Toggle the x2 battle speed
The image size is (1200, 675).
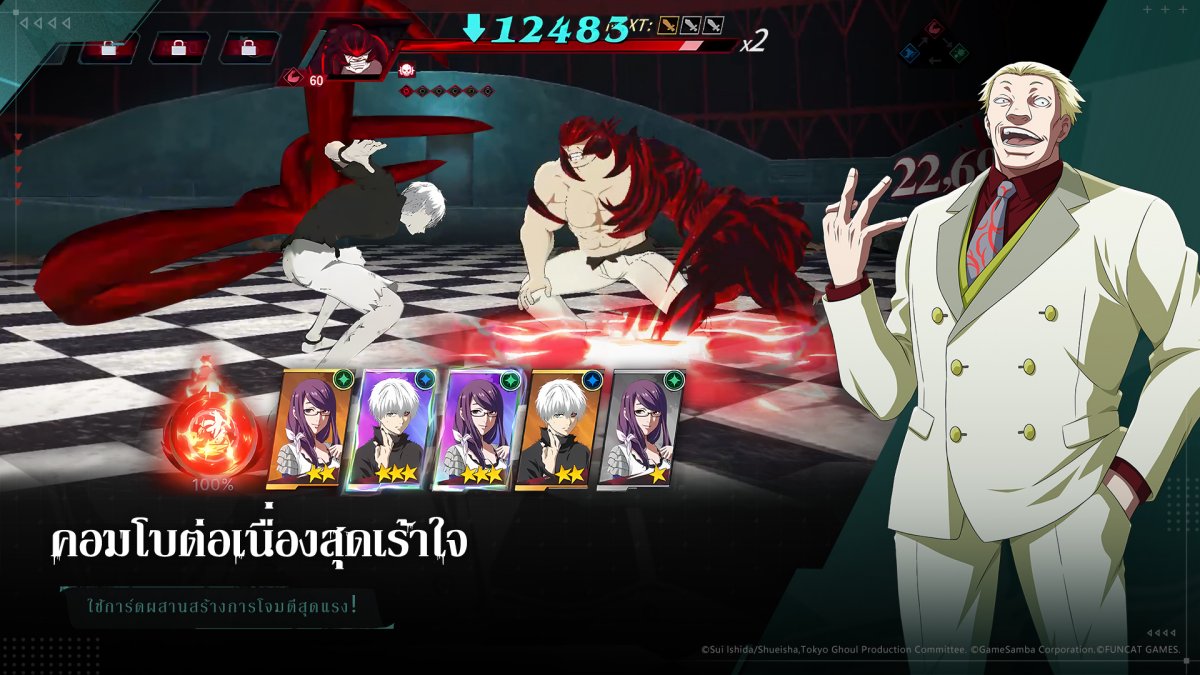pos(753,41)
